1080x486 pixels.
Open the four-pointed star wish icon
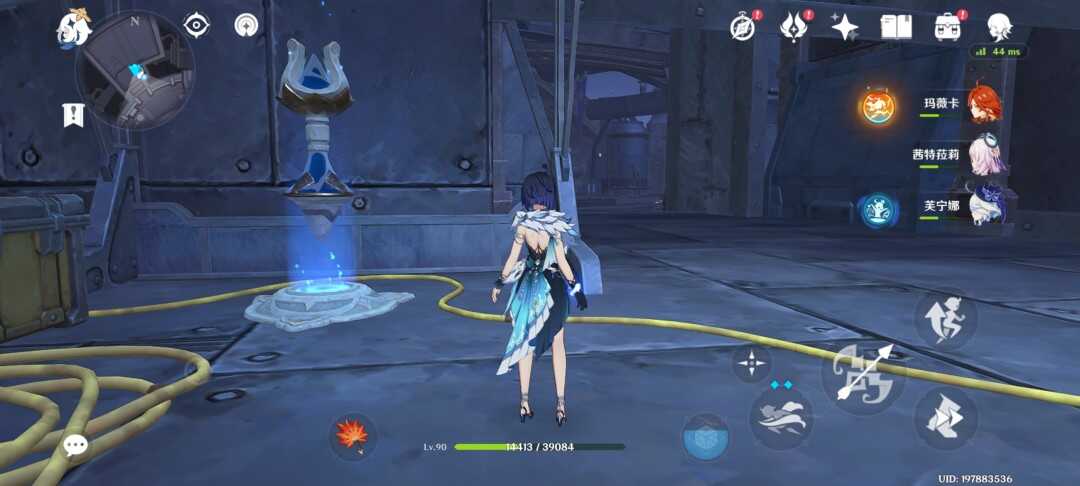(x=845, y=27)
